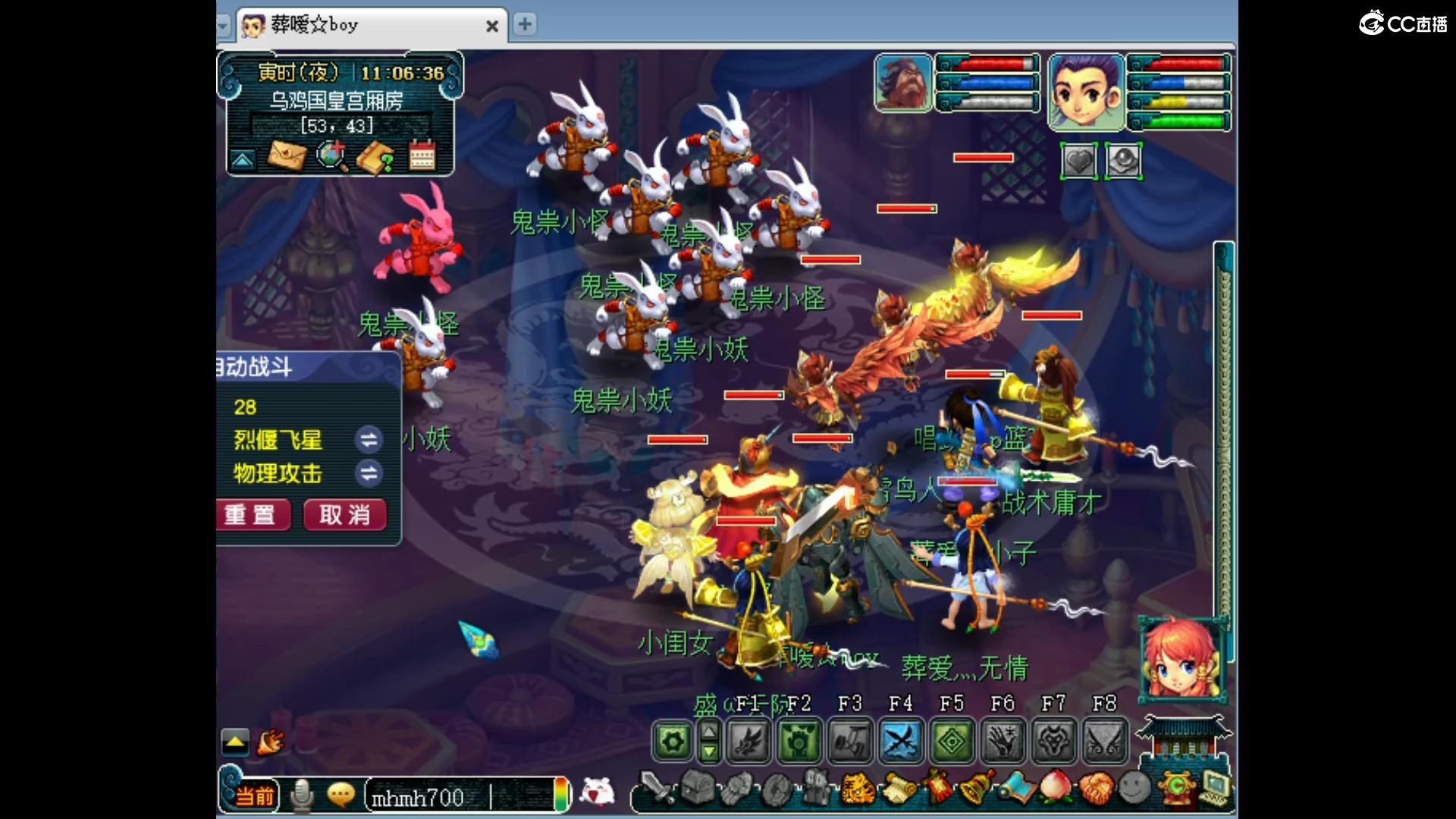Image resolution: width=1456 pixels, height=819 pixels.
Task: Open the world map globe icon
Action: [x=331, y=157]
